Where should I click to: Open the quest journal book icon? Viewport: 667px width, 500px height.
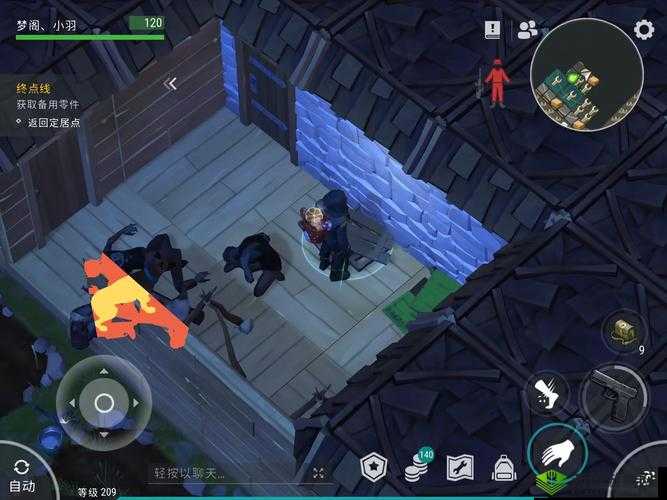coord(492,30)
